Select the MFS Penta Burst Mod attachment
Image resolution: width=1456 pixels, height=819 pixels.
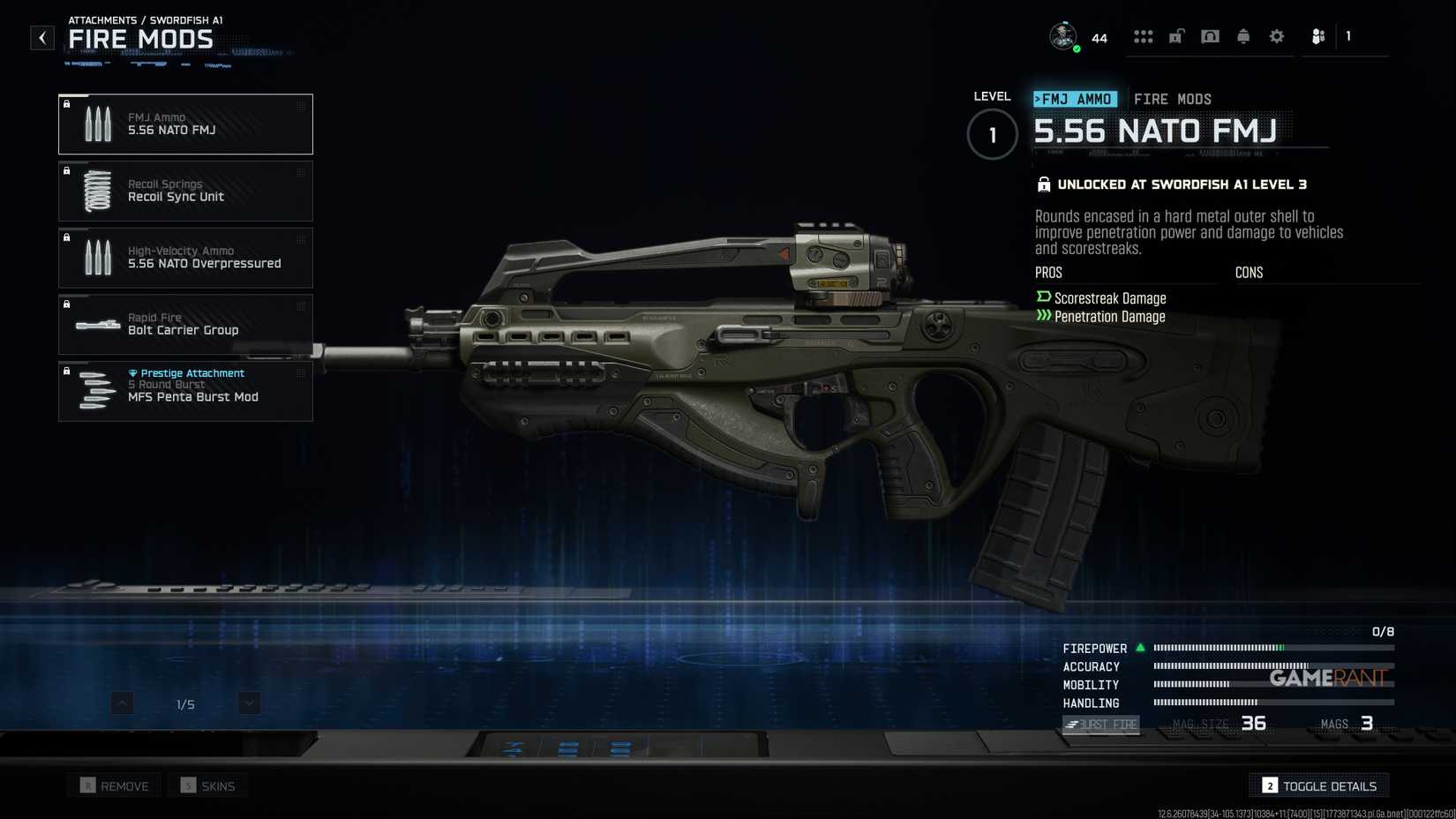pos(185,391)
